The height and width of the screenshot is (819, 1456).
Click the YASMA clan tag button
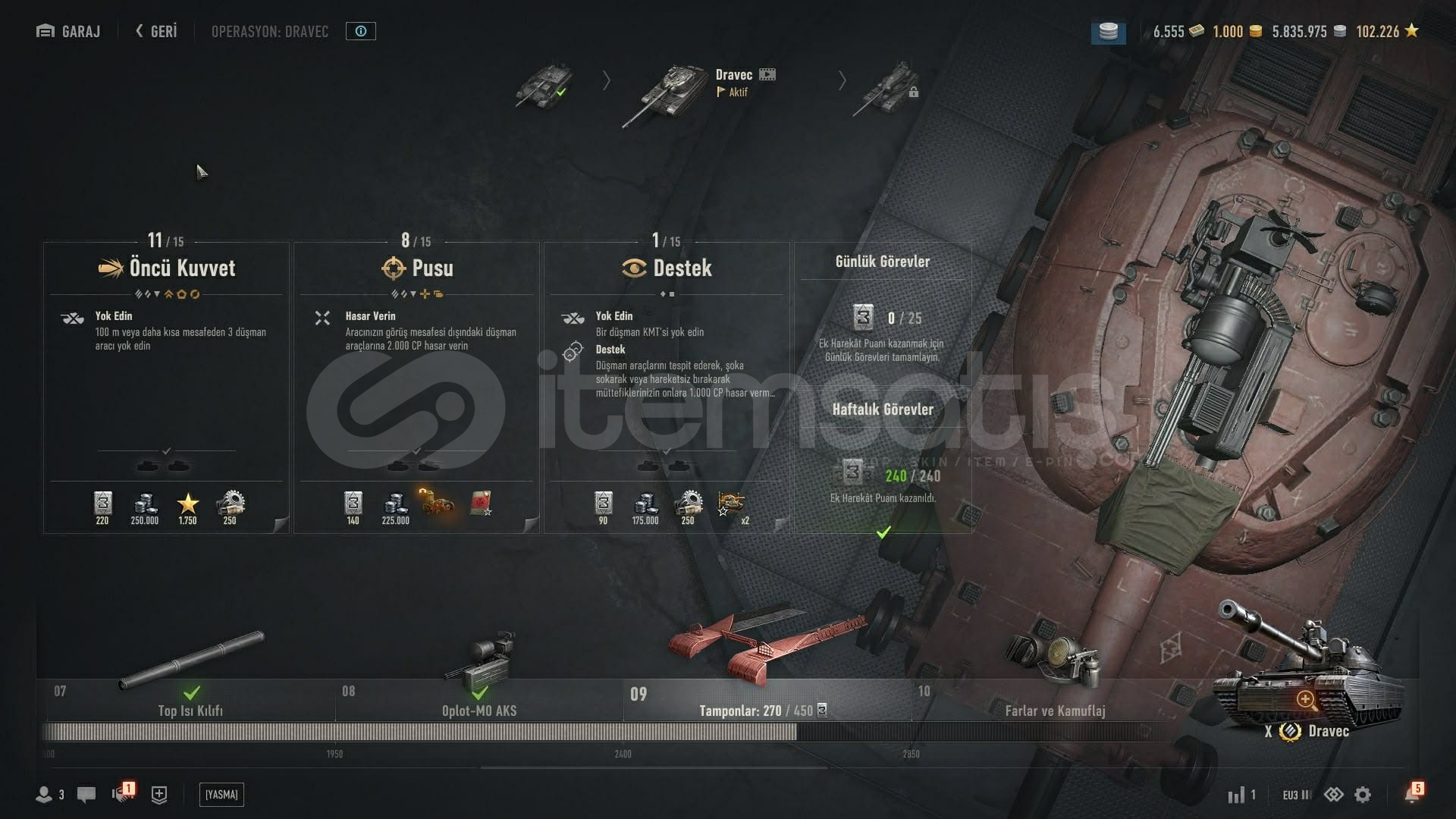click(221, 795)
